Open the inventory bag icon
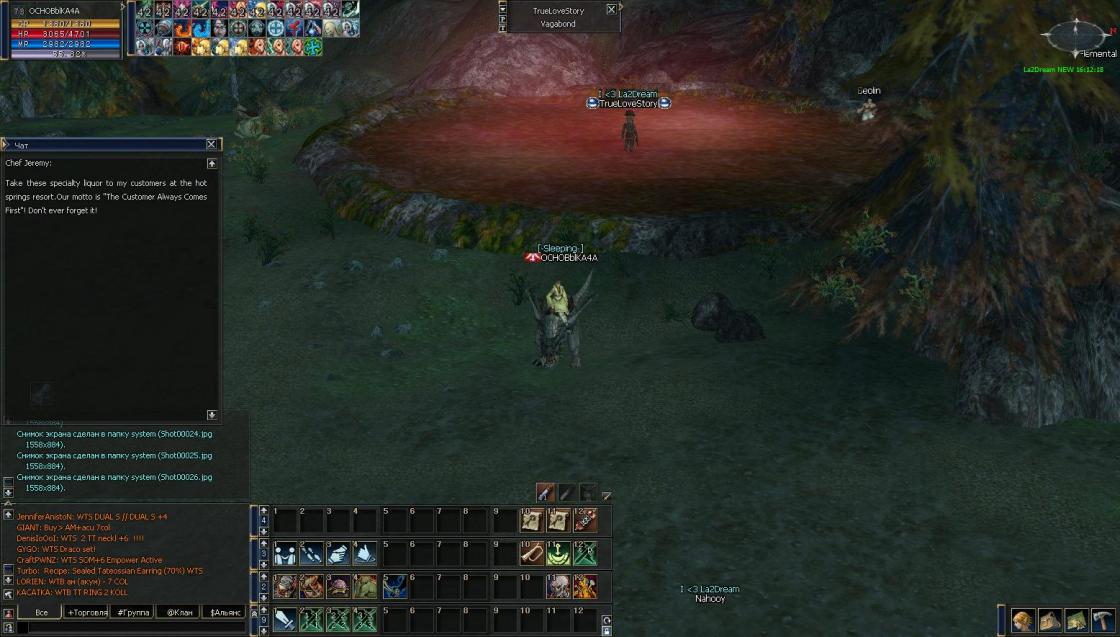Image resolution: width=1120 pixels, height=637 pixels. pyautogui.click(x=1049, y=620)
